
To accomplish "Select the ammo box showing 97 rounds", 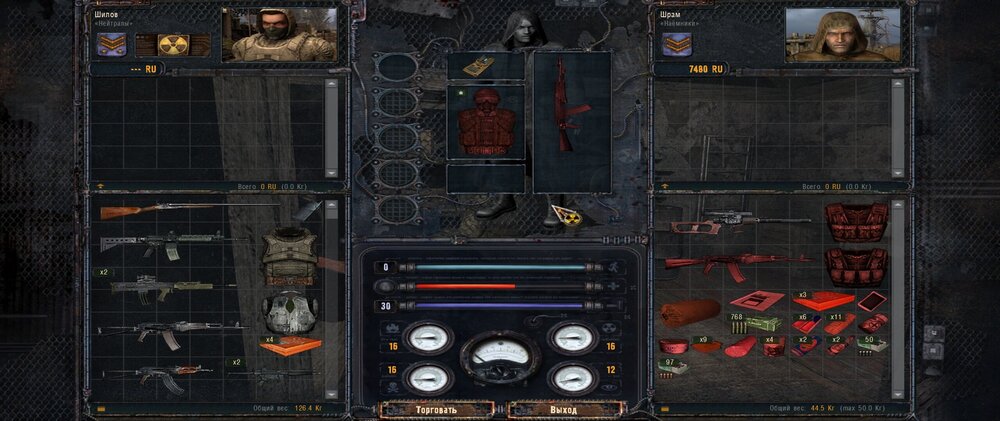I will click(670, 368).
